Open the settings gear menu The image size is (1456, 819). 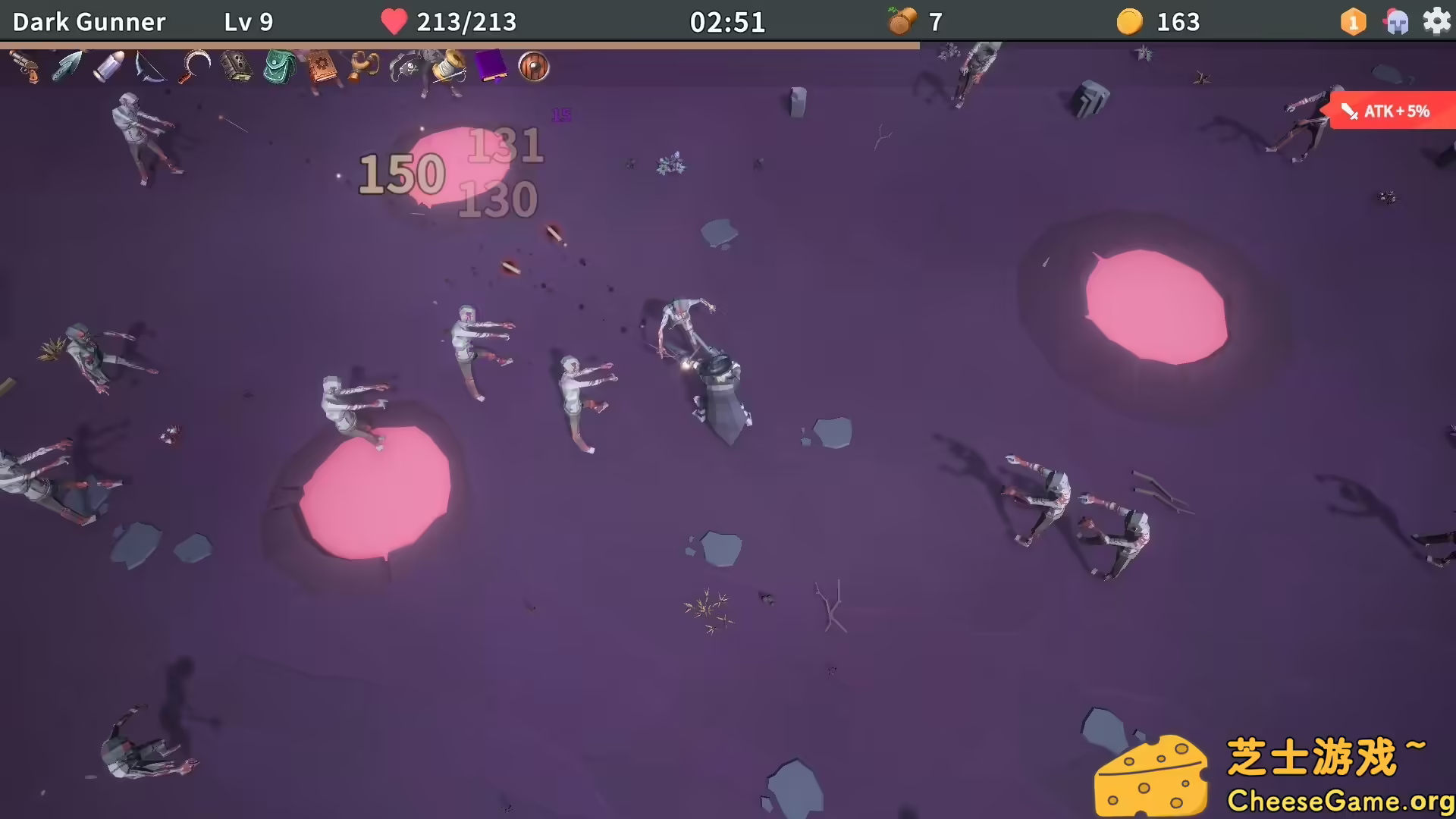(x=1437, y=21)
